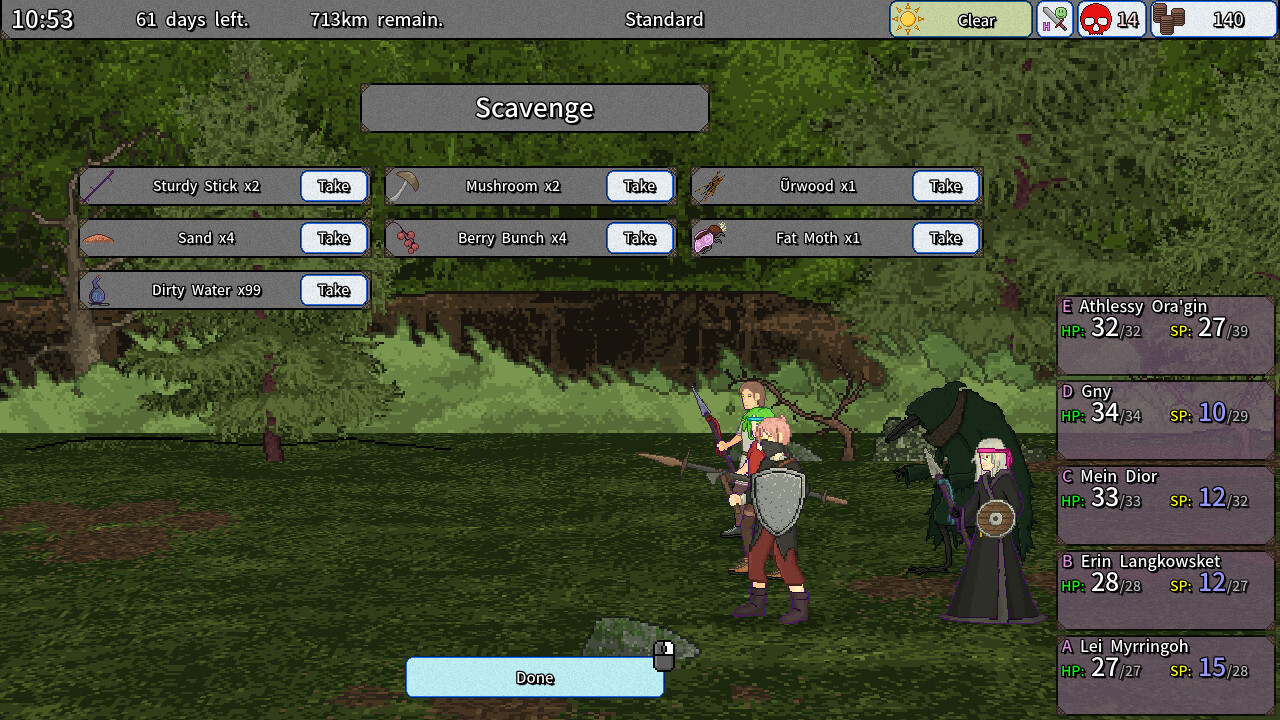Click the Dirty Water flask icon
This screenshot has height=720, width=1280.
click(x=96, y=290)
